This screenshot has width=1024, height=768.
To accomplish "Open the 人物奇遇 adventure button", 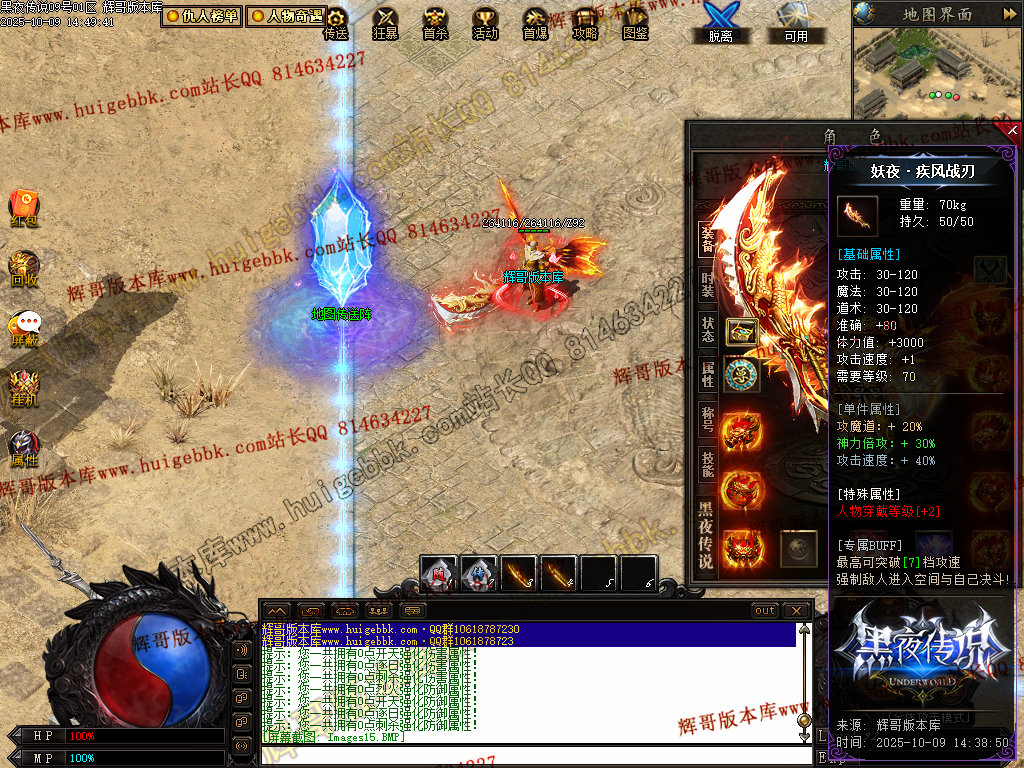I will click(286, 16).
